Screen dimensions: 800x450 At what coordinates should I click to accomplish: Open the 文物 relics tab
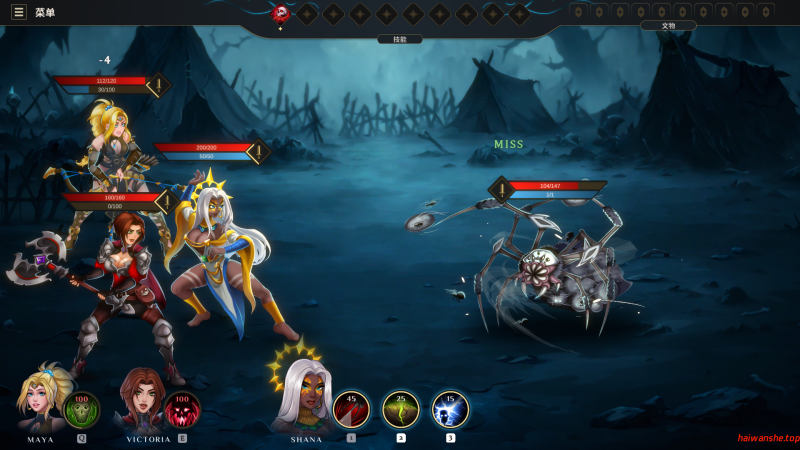pos(668,25)
